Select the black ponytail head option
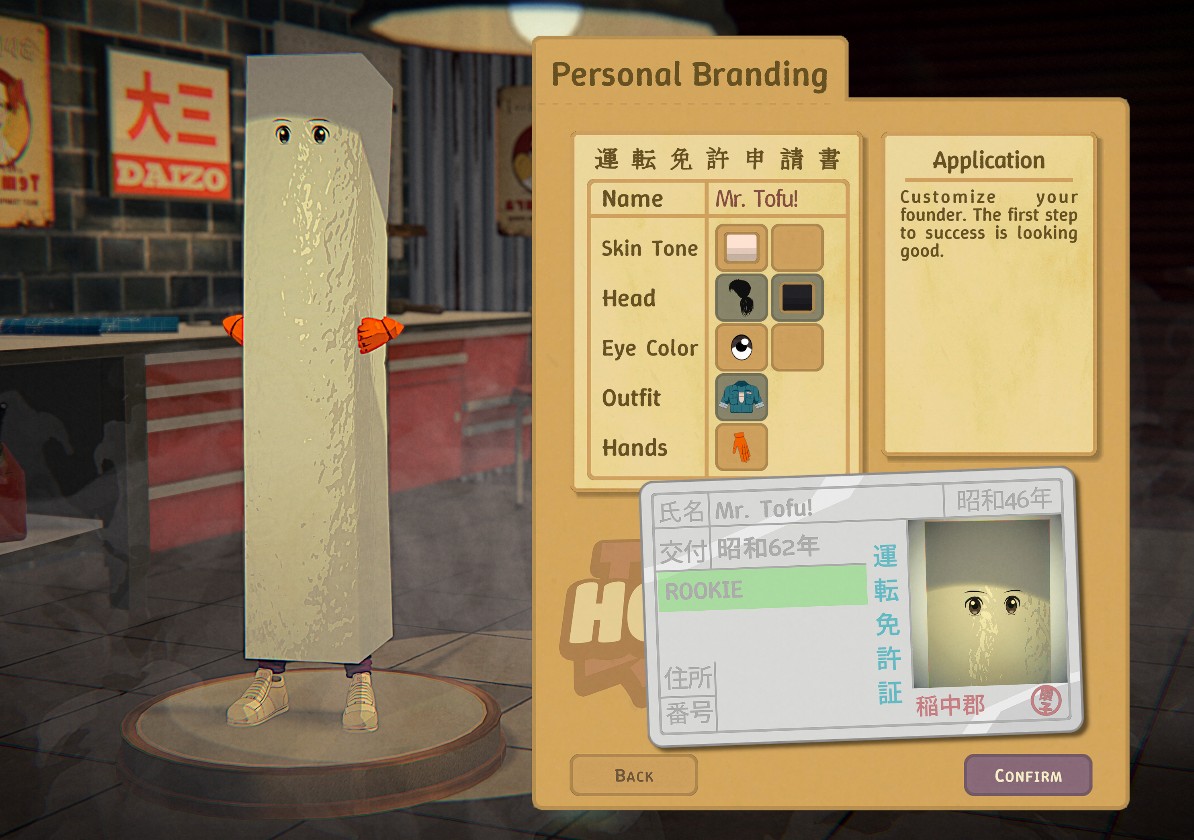The width and height of the screenshot is (1194, 840). click(741, 298)
